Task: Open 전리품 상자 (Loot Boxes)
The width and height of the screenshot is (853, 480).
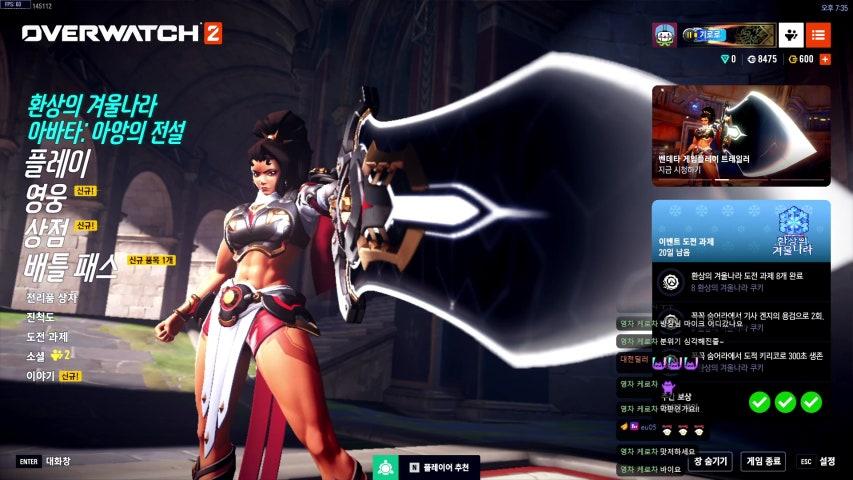Action: tap(54, 298)
